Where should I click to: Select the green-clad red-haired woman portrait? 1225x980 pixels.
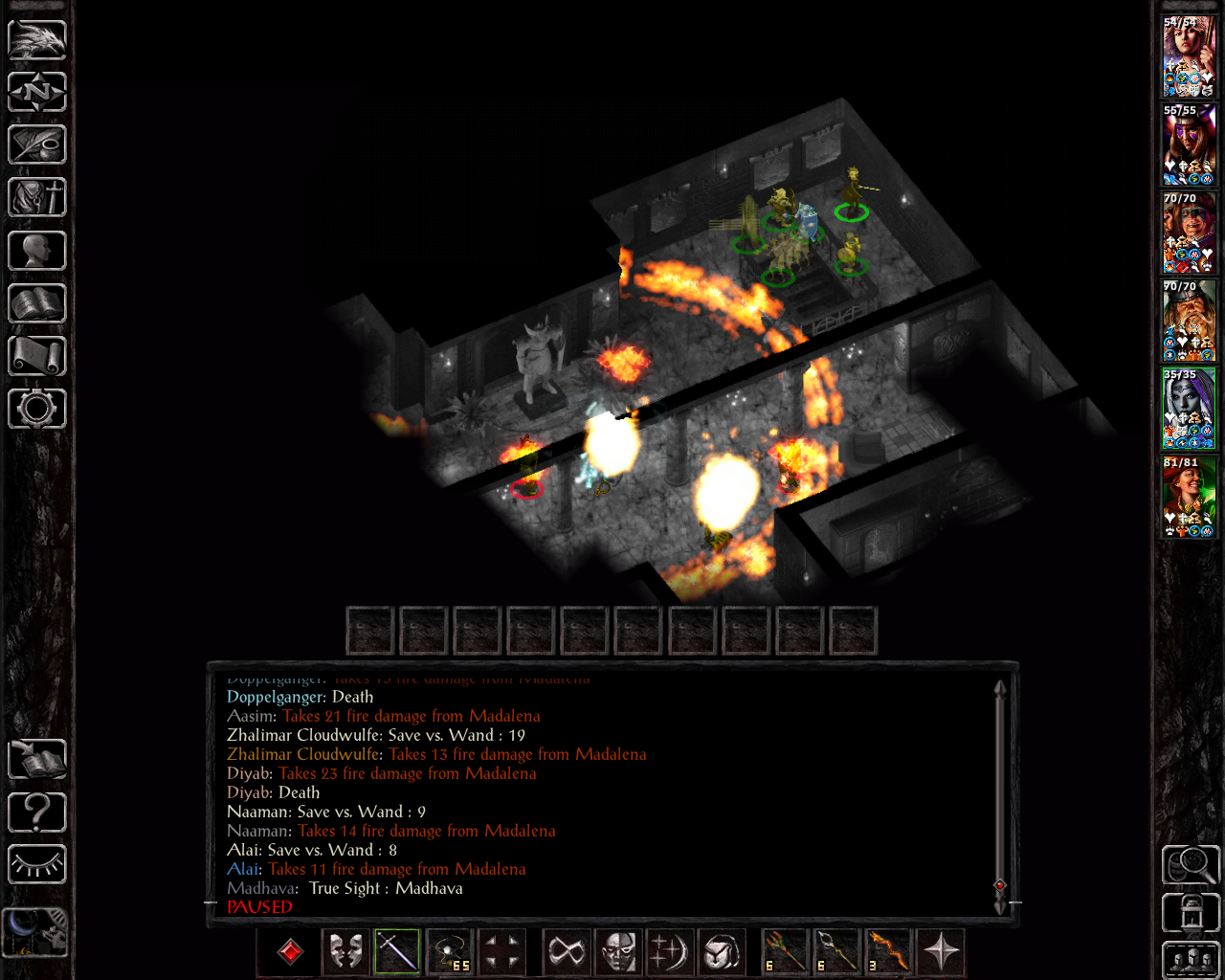click(1189, 497)
